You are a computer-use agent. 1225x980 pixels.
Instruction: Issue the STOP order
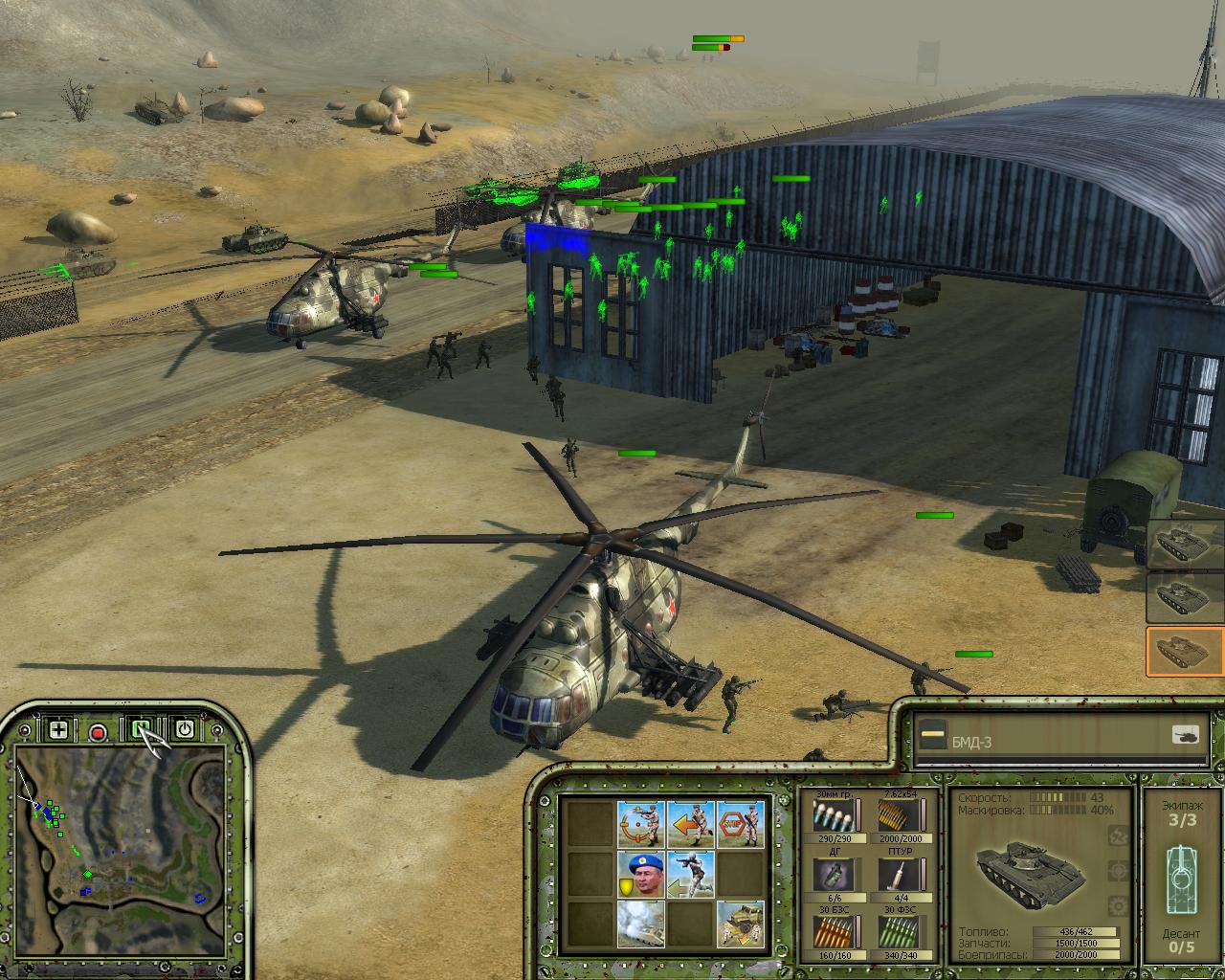click(740, 824)
